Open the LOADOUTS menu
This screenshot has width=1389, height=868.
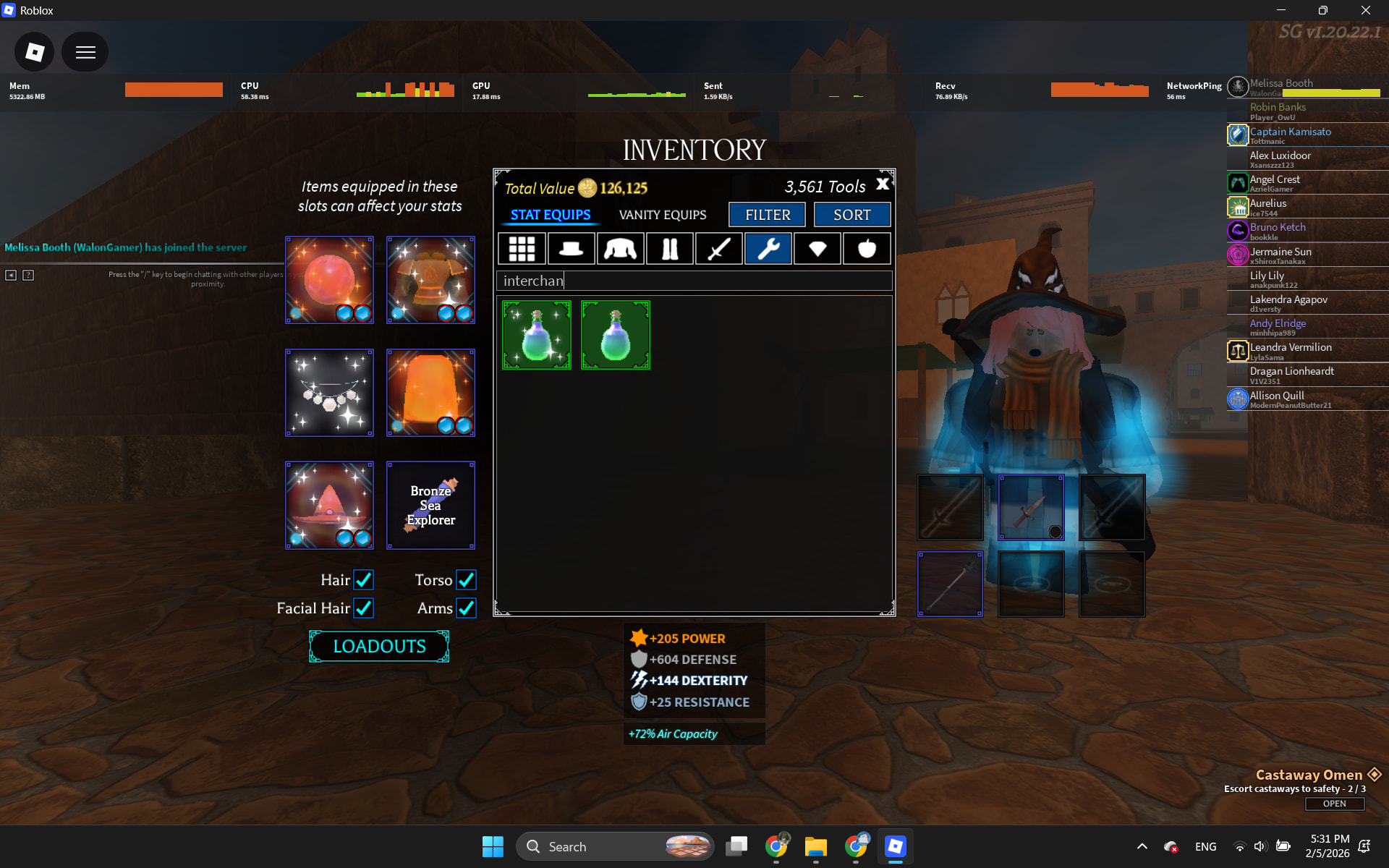(x=379, y=646)
